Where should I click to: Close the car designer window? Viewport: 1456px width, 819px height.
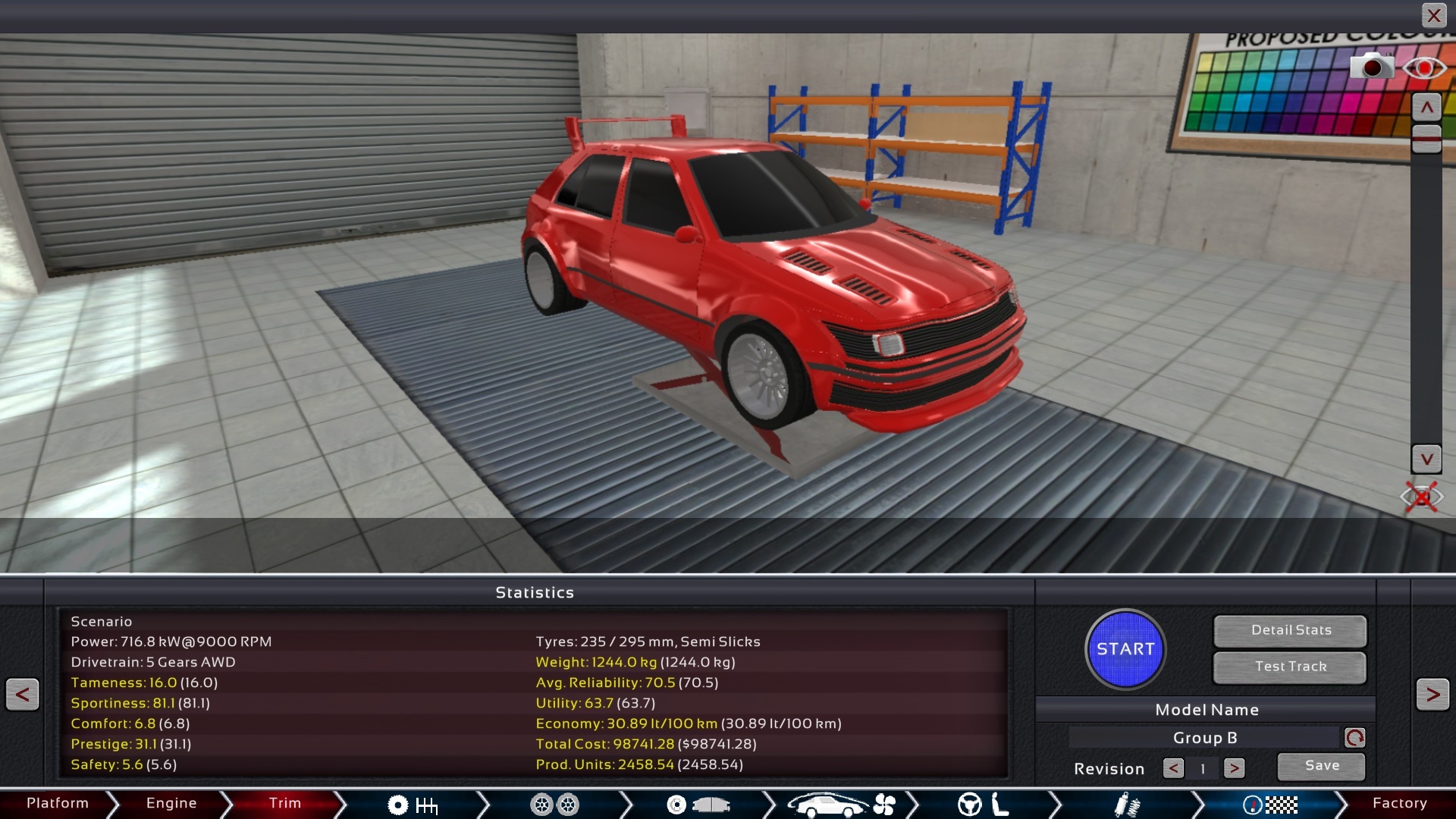click(1433, 15)
